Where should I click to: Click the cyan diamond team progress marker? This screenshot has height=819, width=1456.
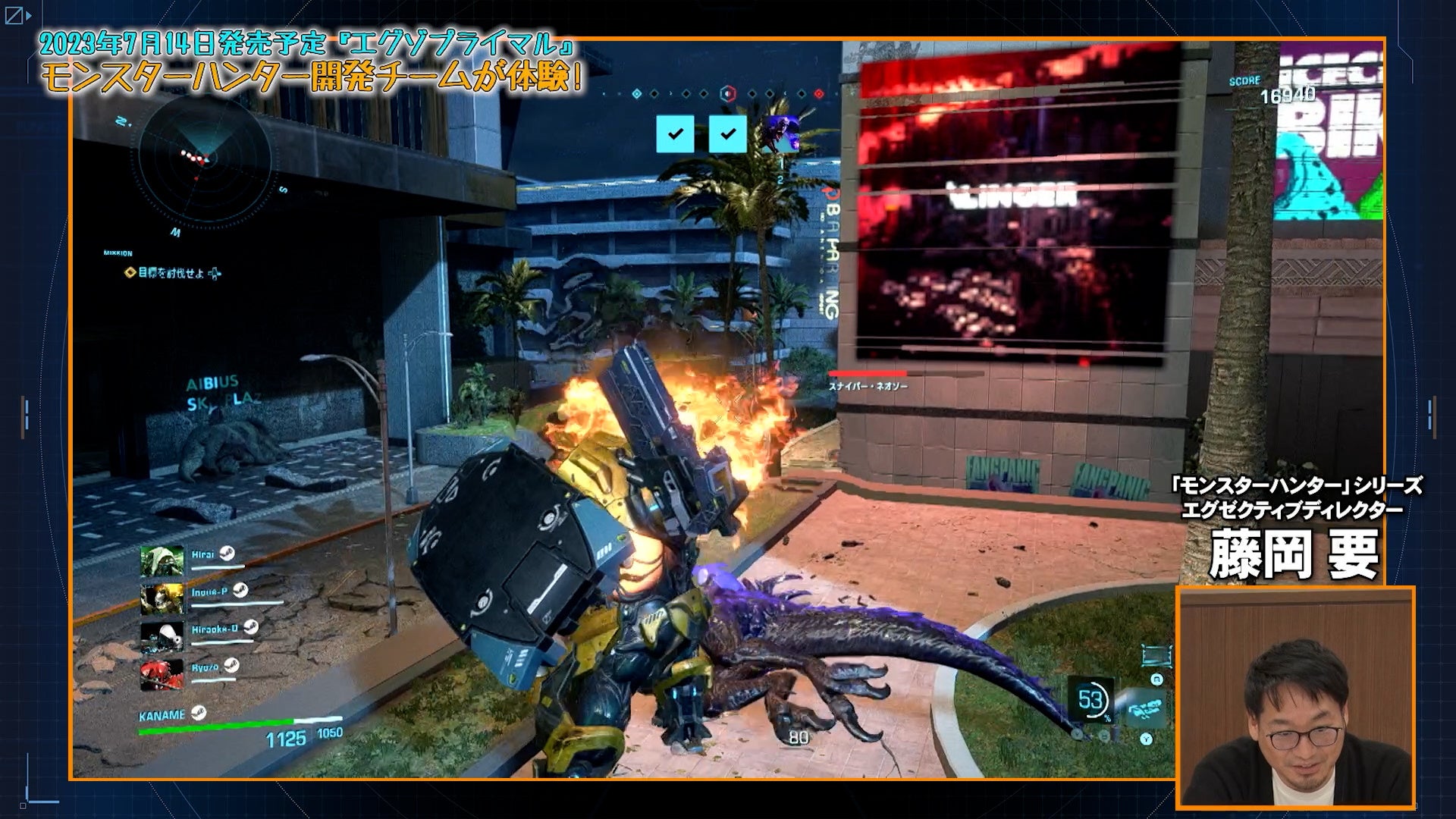637,94
